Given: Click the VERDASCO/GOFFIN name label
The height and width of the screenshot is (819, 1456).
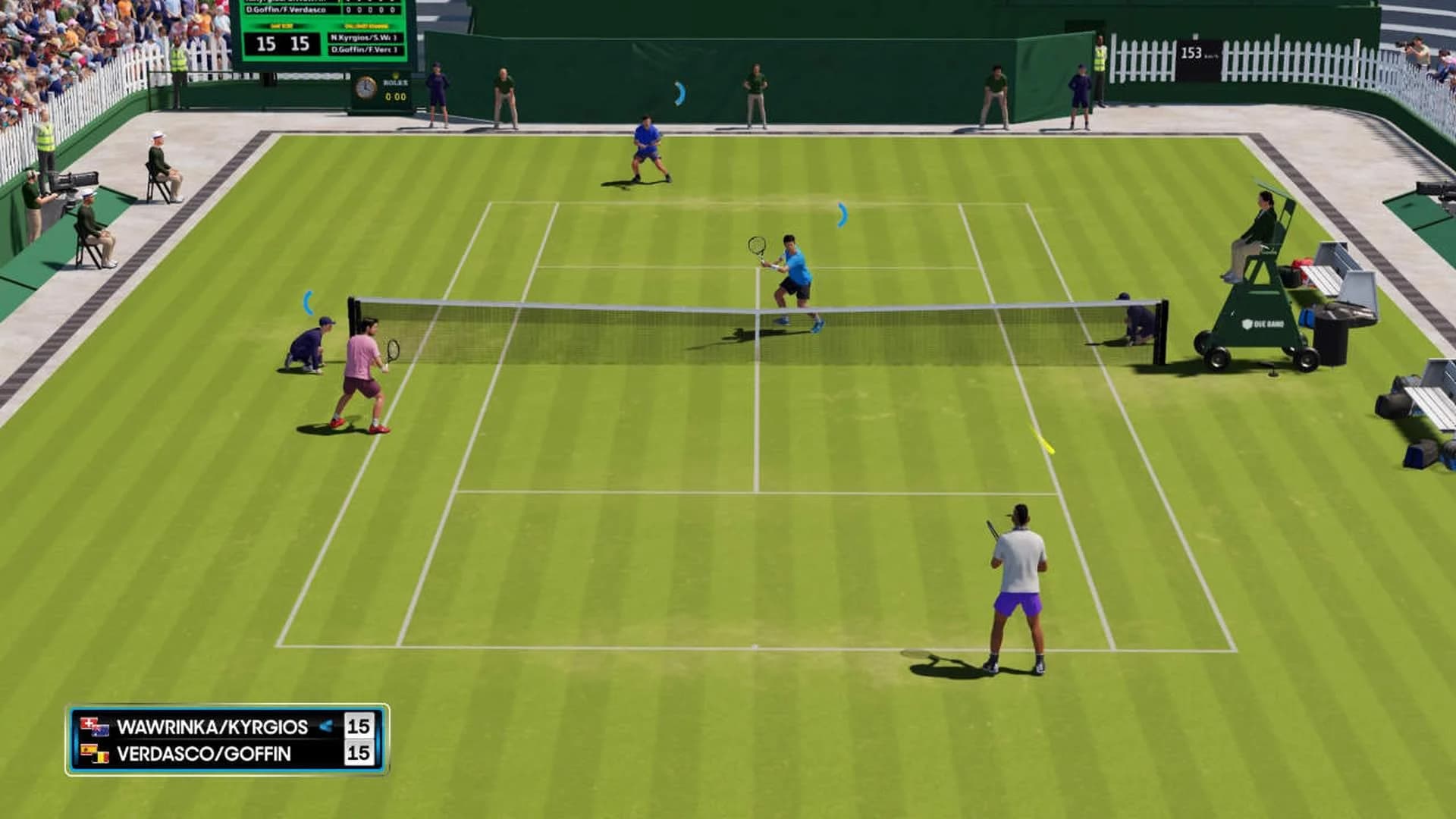Looking at the screenshot, I should (x=202, y=752).
